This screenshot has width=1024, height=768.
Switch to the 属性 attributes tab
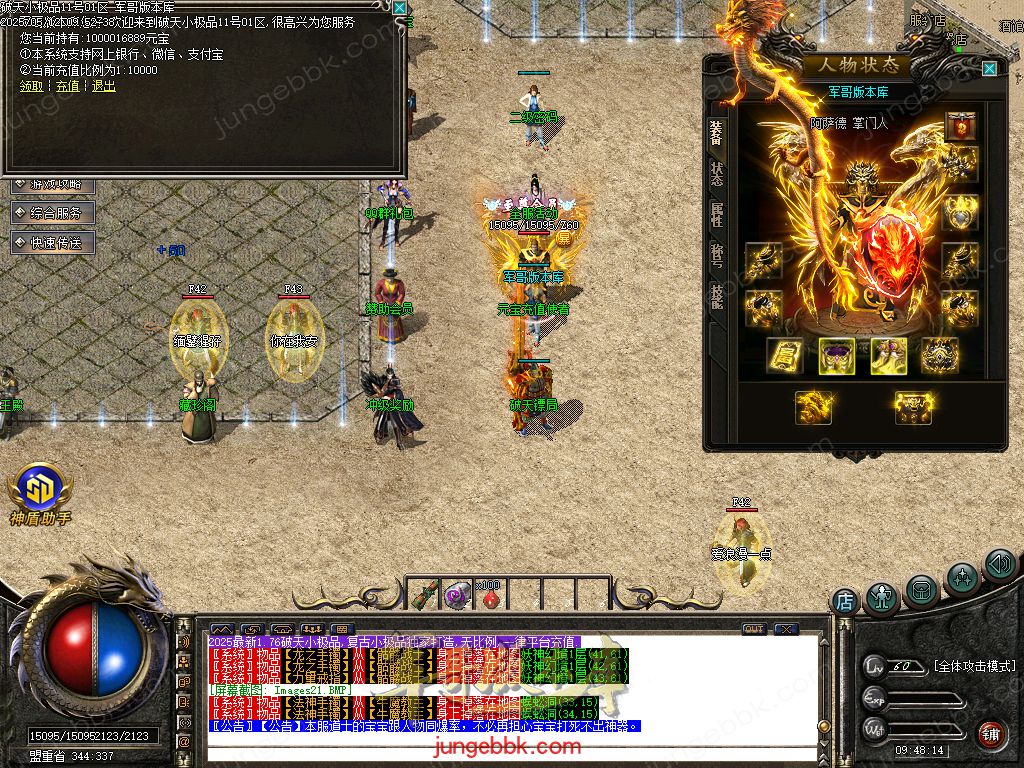click(717, 214)
